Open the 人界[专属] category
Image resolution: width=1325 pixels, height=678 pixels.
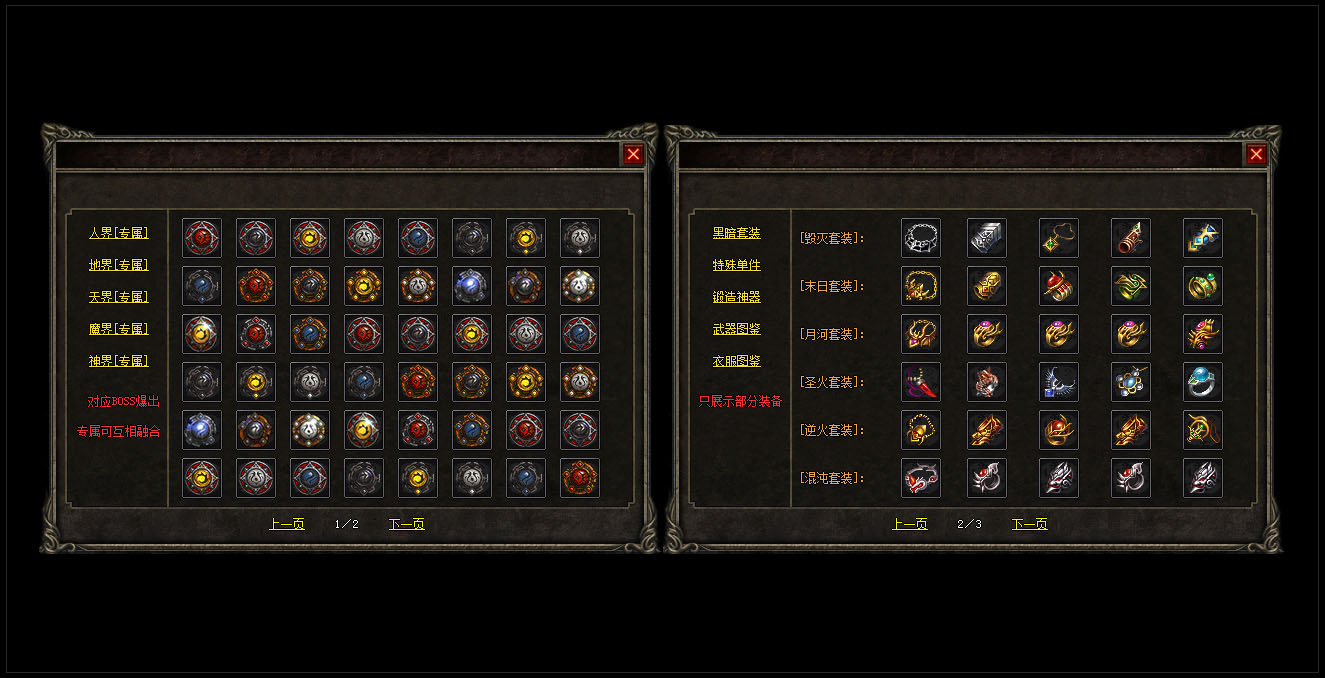coord(118,233)
